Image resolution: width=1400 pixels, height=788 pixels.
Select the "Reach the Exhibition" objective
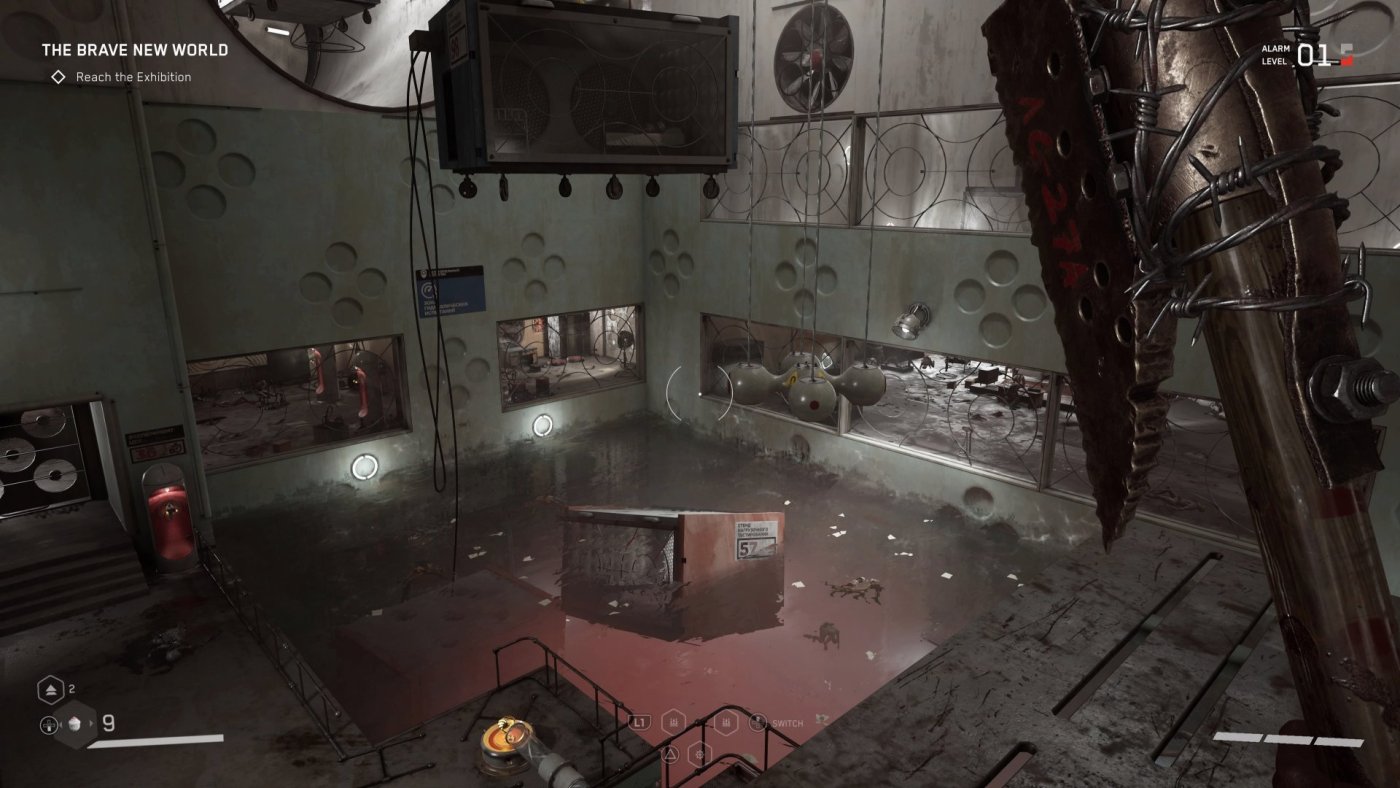click(133, 77)
